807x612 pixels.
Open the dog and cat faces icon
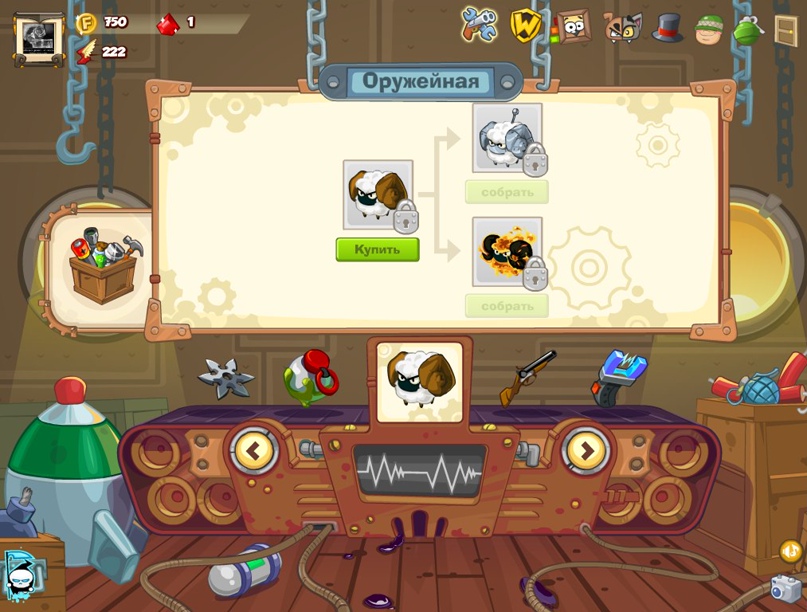click(x=622, y=27)
